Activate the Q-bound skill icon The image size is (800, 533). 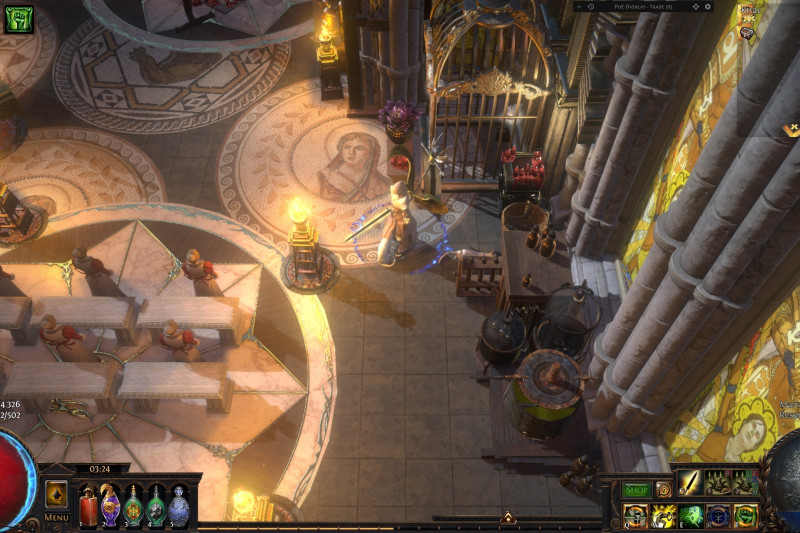coord(635,515)
